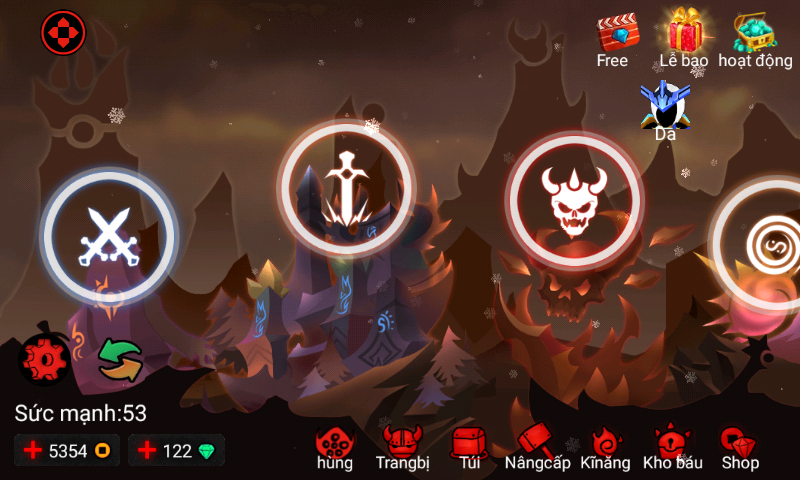Tap the blue armored Da icon

(x=664, y=108)
